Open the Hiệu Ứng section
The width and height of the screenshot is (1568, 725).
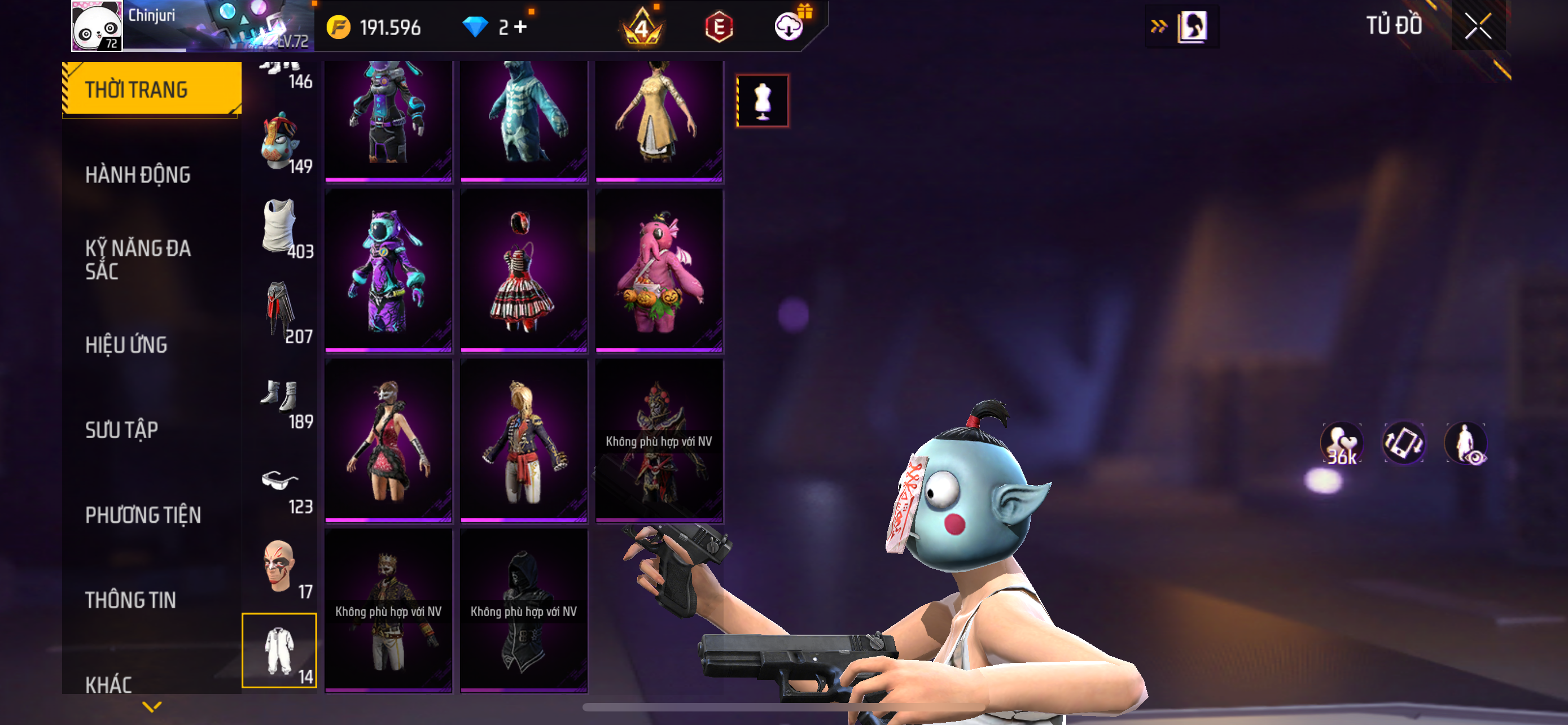(x=126, y=344)
